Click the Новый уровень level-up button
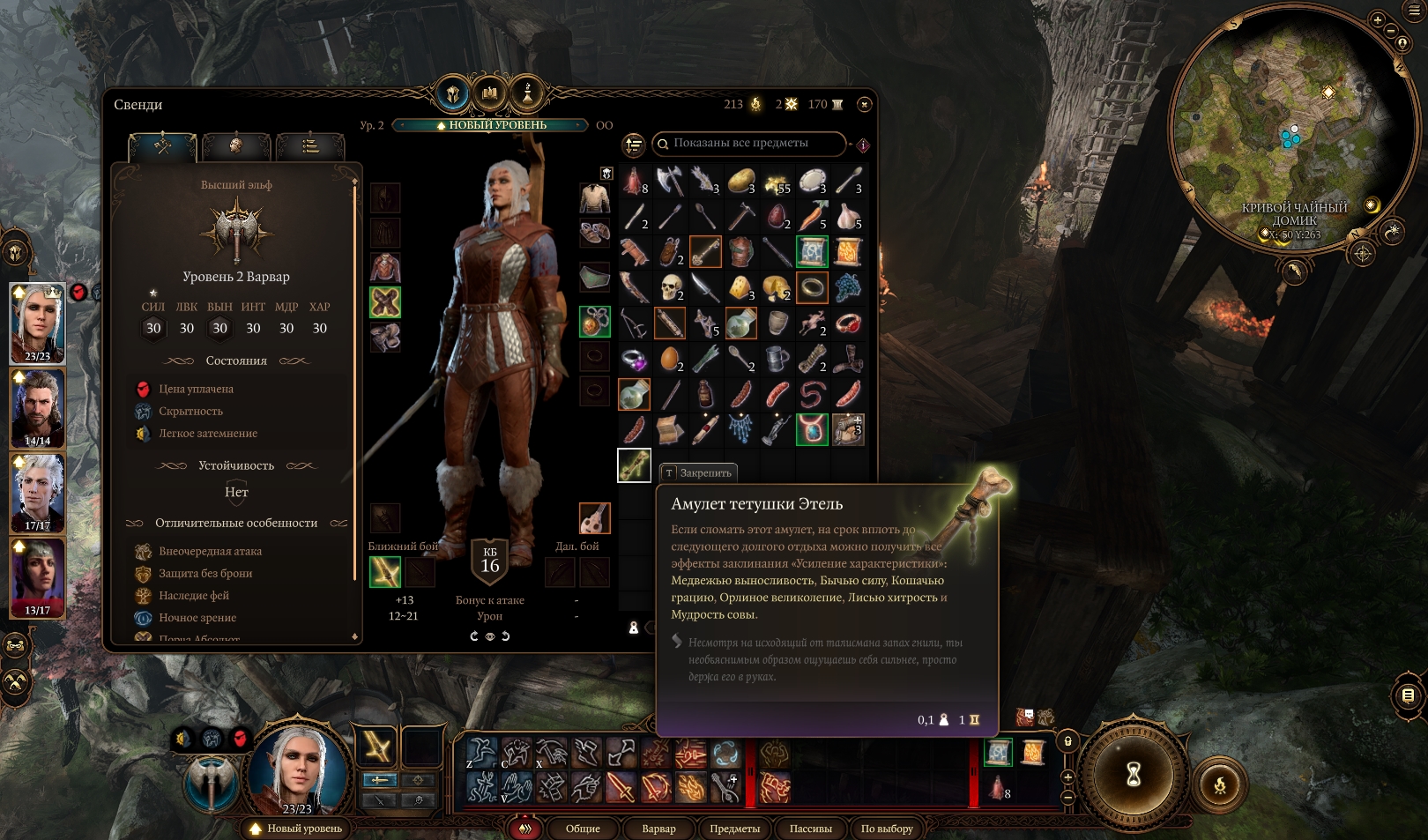 pos(296,829)
